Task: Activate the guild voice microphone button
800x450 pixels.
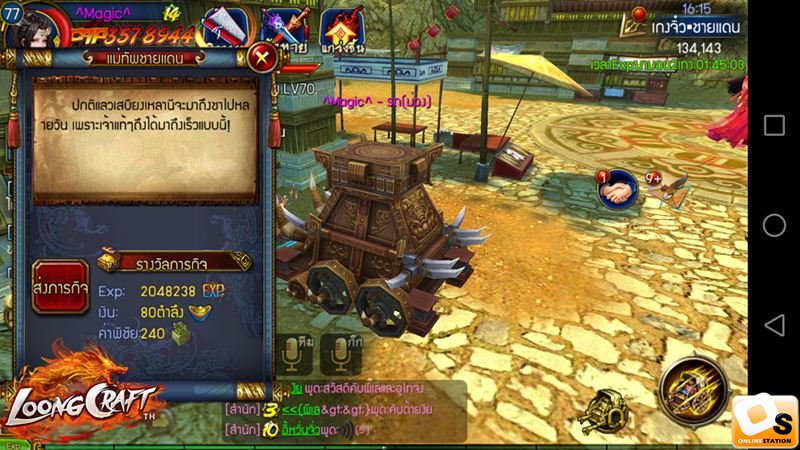Action: coord(341,354)
